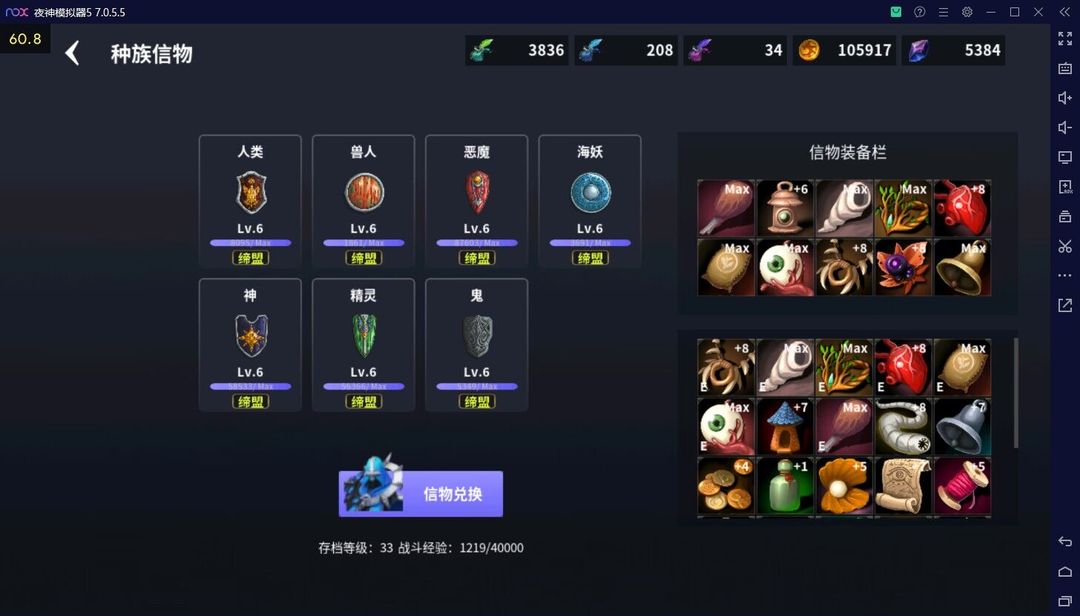
Task: Select the equipped purple spider on leaf token
Action: 903,267
